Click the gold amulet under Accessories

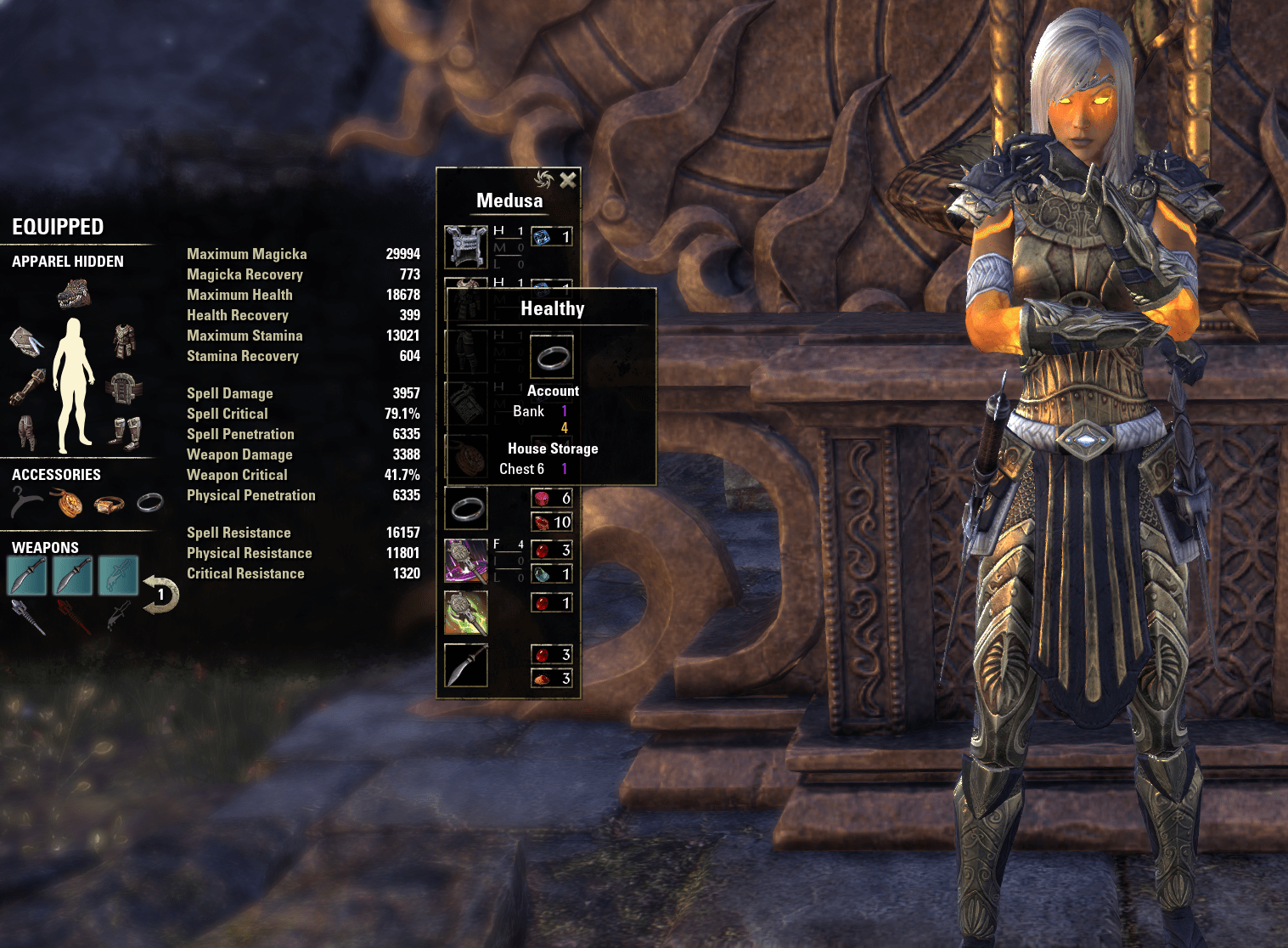68,502
